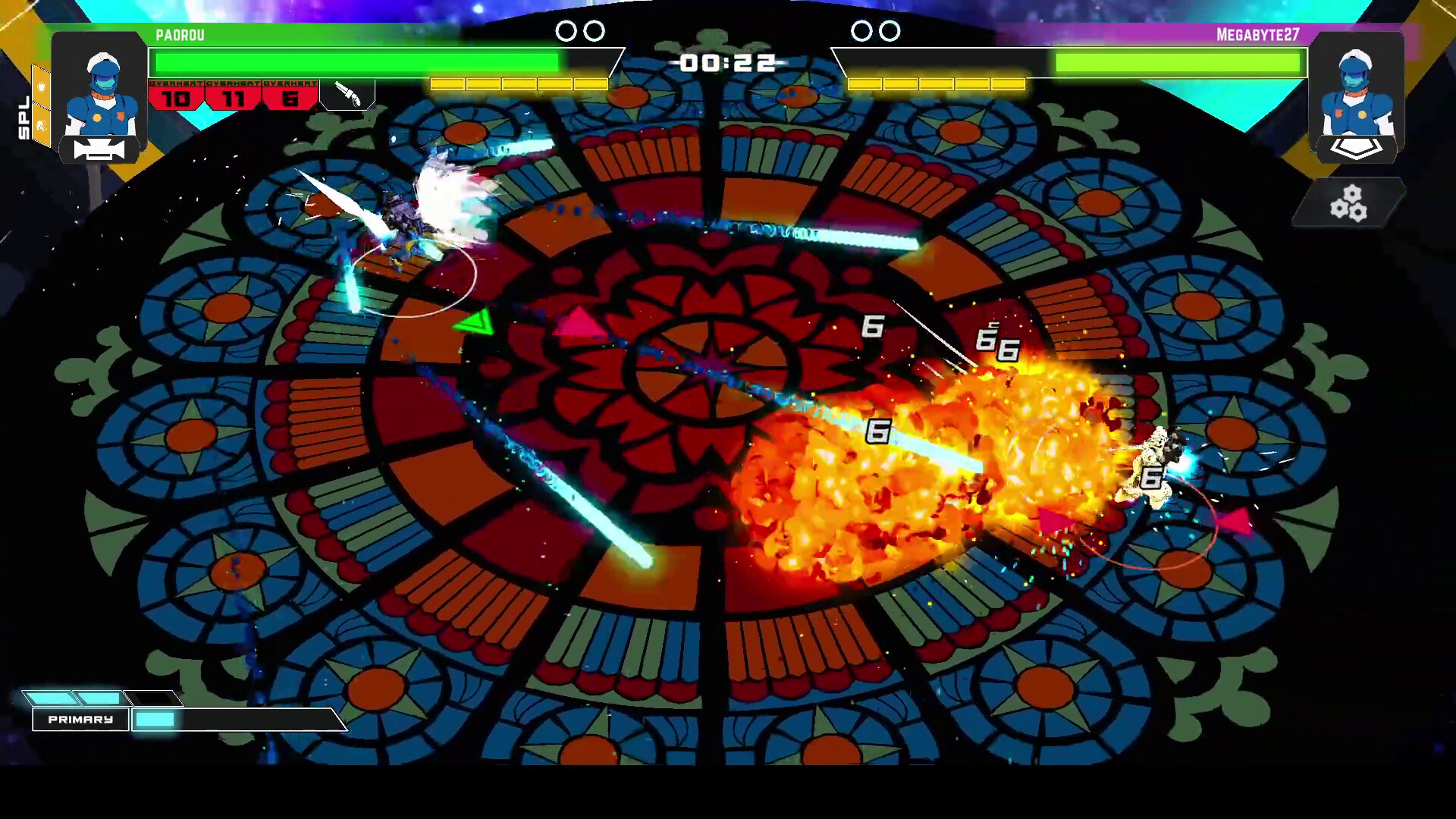This screenshot has height=819, width=1456.
Task: Click the shield icon on the SPL sidebar
Action: pyautogui.click(x=41, y=86)
